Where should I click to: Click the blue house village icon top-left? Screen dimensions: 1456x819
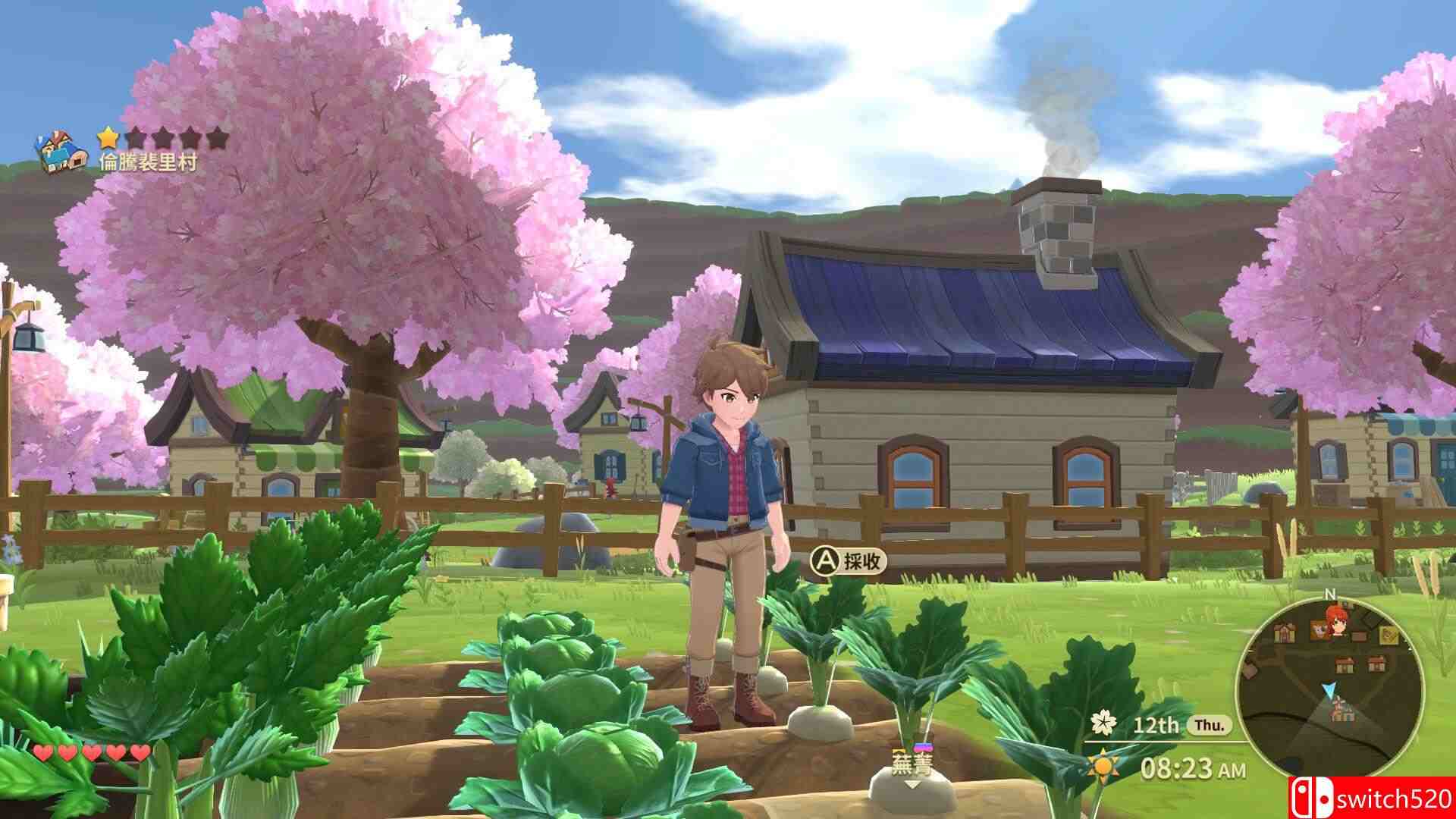coord(59,150)
